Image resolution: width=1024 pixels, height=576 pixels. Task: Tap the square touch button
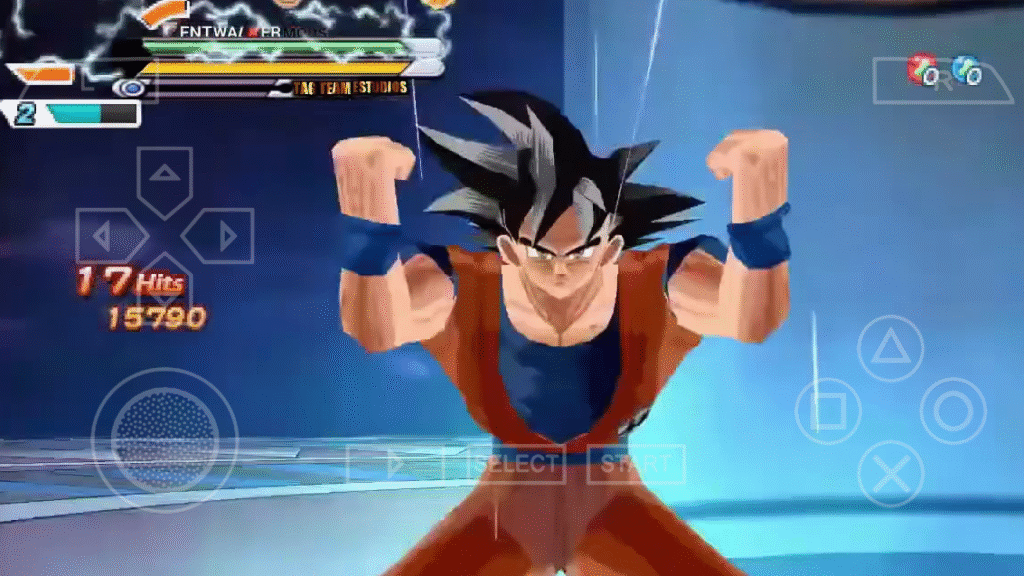[829, 411]
